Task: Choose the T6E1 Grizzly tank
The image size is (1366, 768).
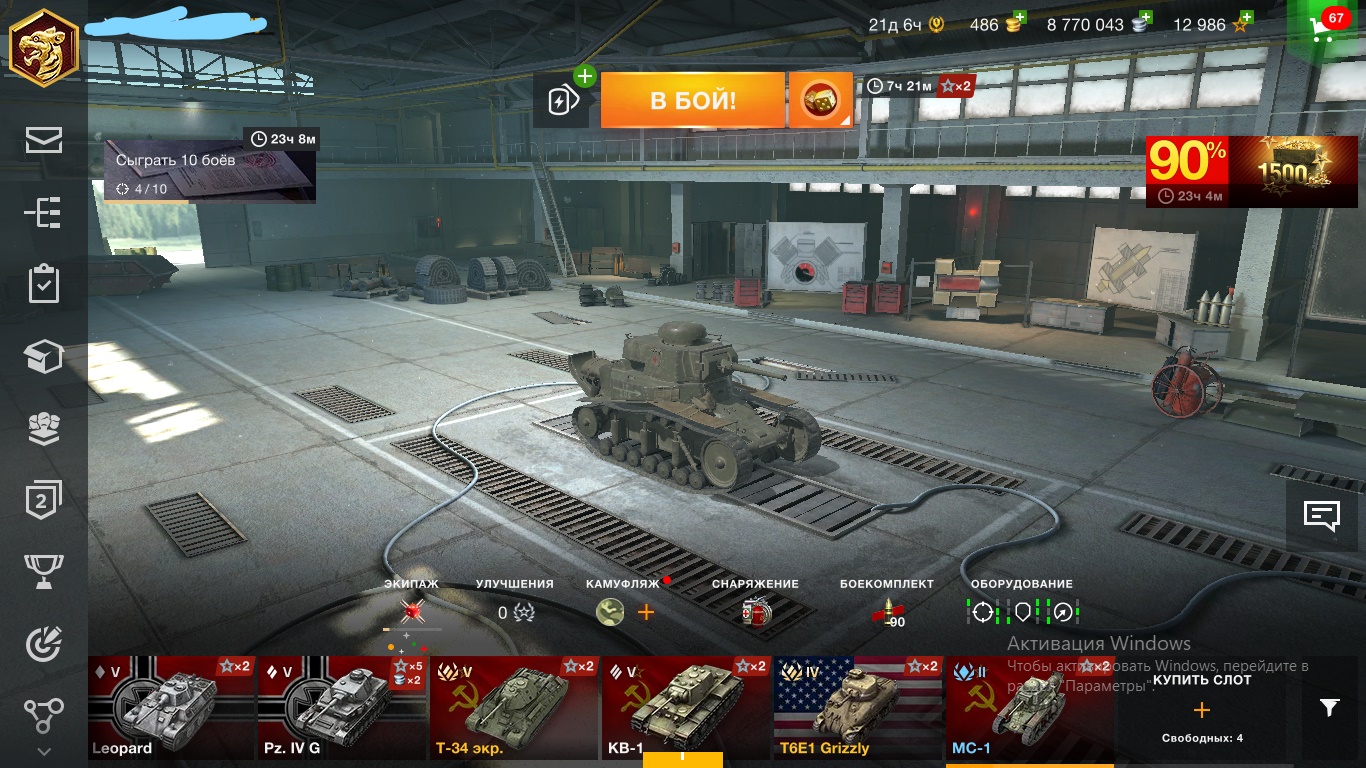Action: (x=858, y=708)
